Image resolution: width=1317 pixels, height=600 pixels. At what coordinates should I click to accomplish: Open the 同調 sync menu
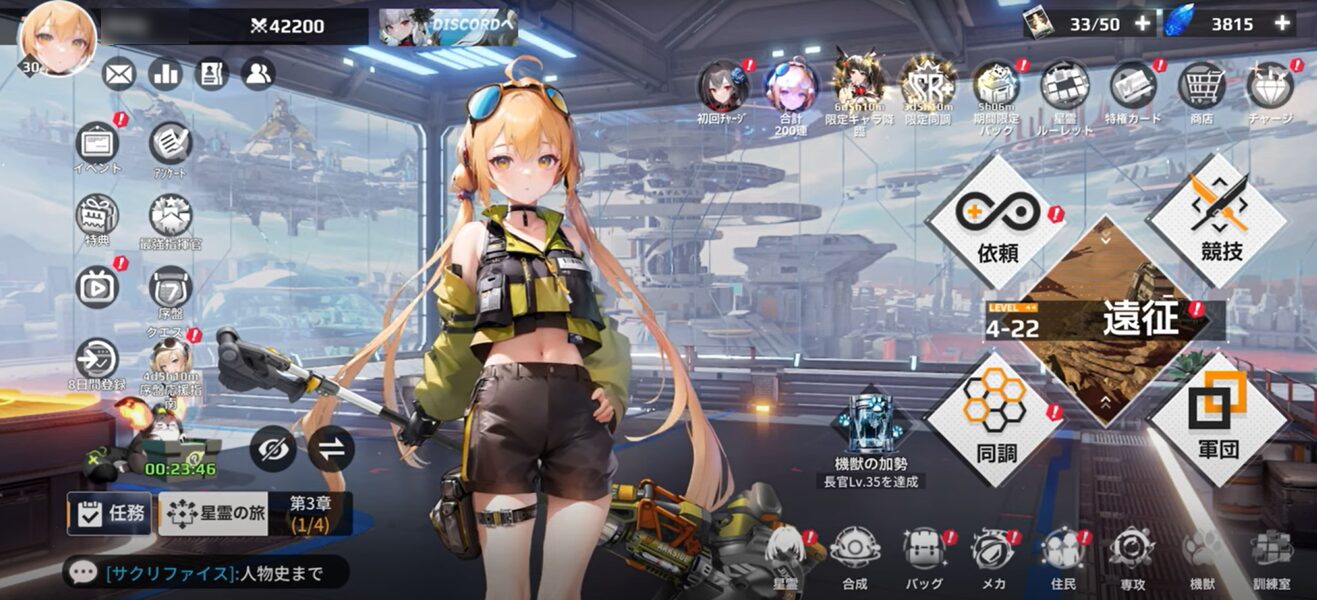[996, 418]
